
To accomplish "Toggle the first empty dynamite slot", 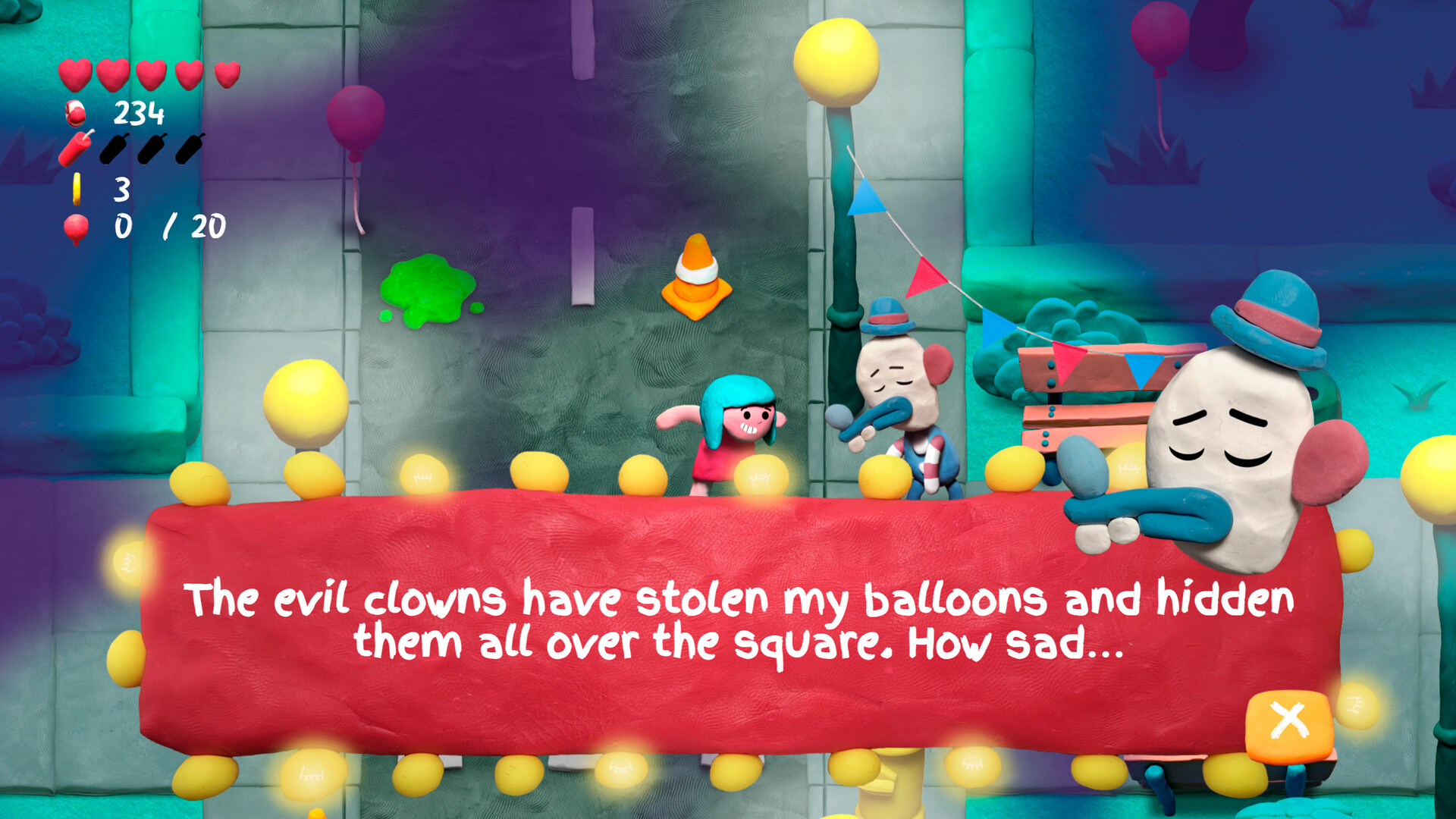I will point(112,148).
